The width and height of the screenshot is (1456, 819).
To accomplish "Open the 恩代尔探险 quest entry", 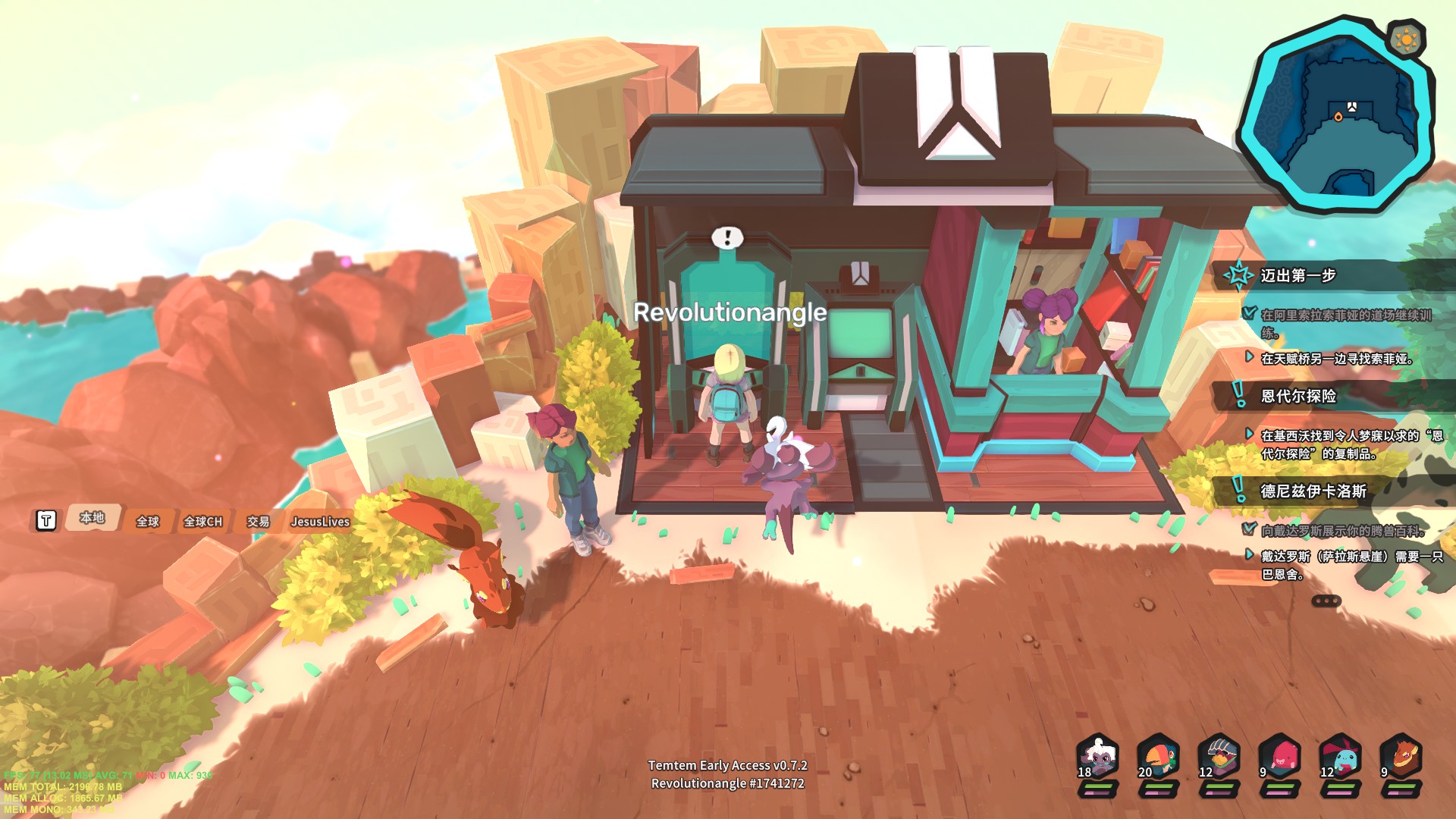I will [1298, 396].
